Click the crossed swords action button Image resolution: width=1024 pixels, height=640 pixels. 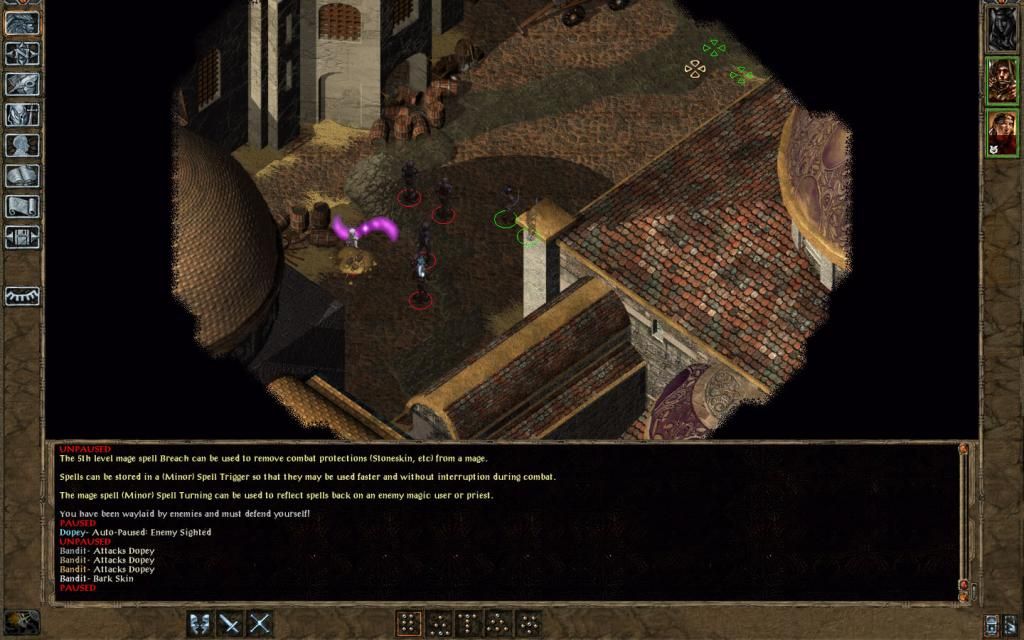[x=260, y=624]
